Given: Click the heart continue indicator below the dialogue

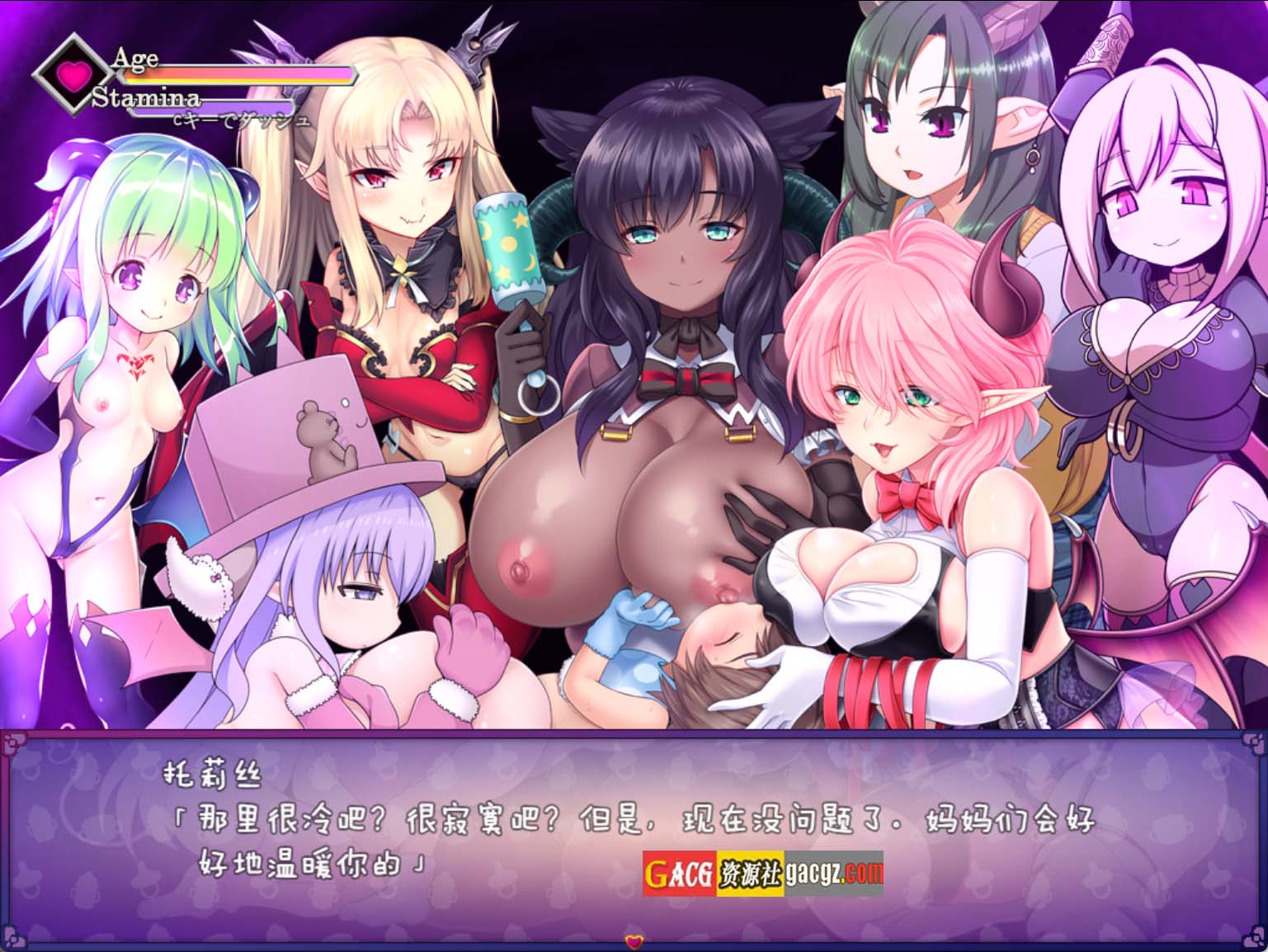Looking at the screenshot, I should (634, 940).
